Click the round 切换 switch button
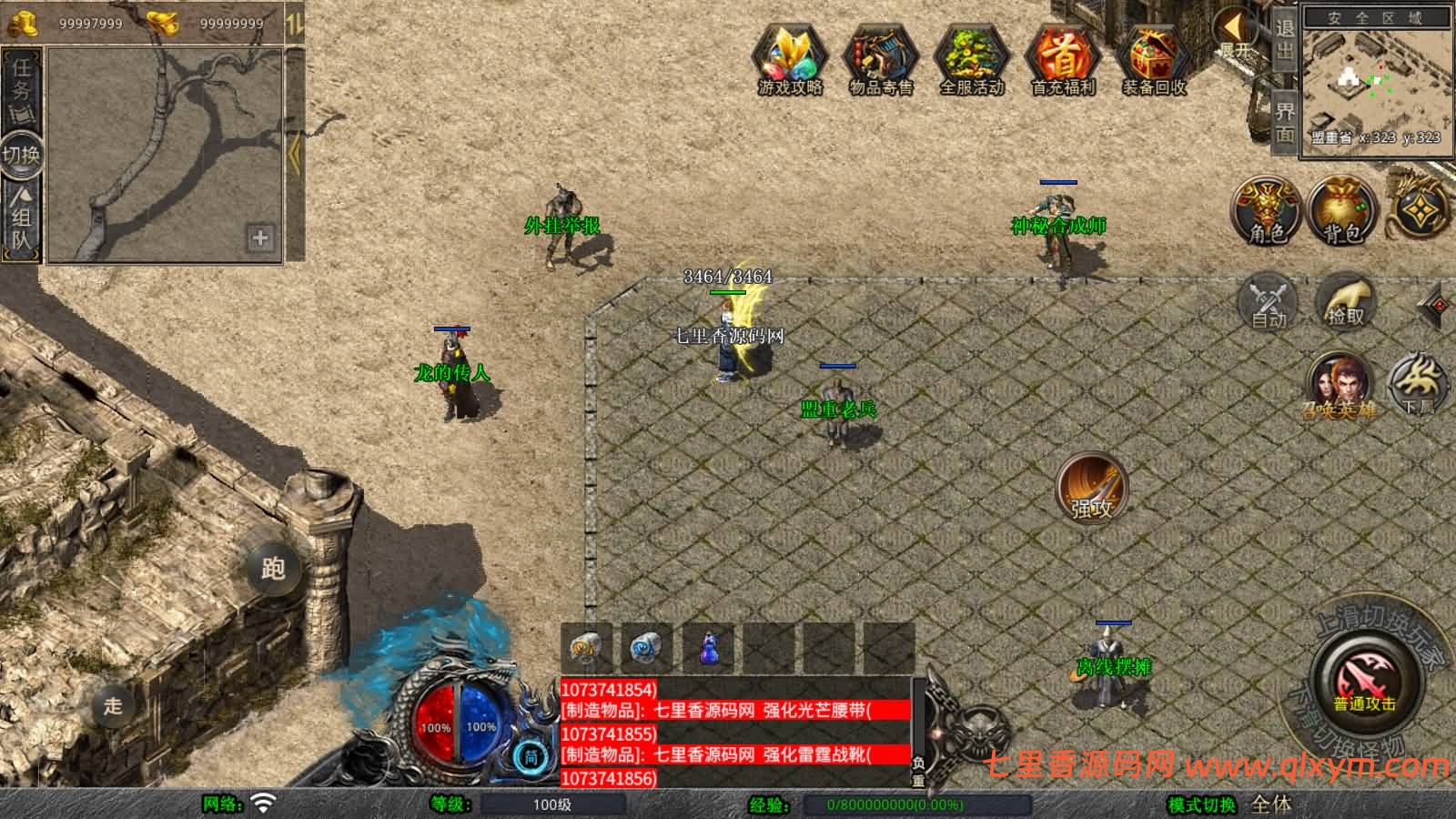Screen dimensions: 1456x819 pos(21,154)
